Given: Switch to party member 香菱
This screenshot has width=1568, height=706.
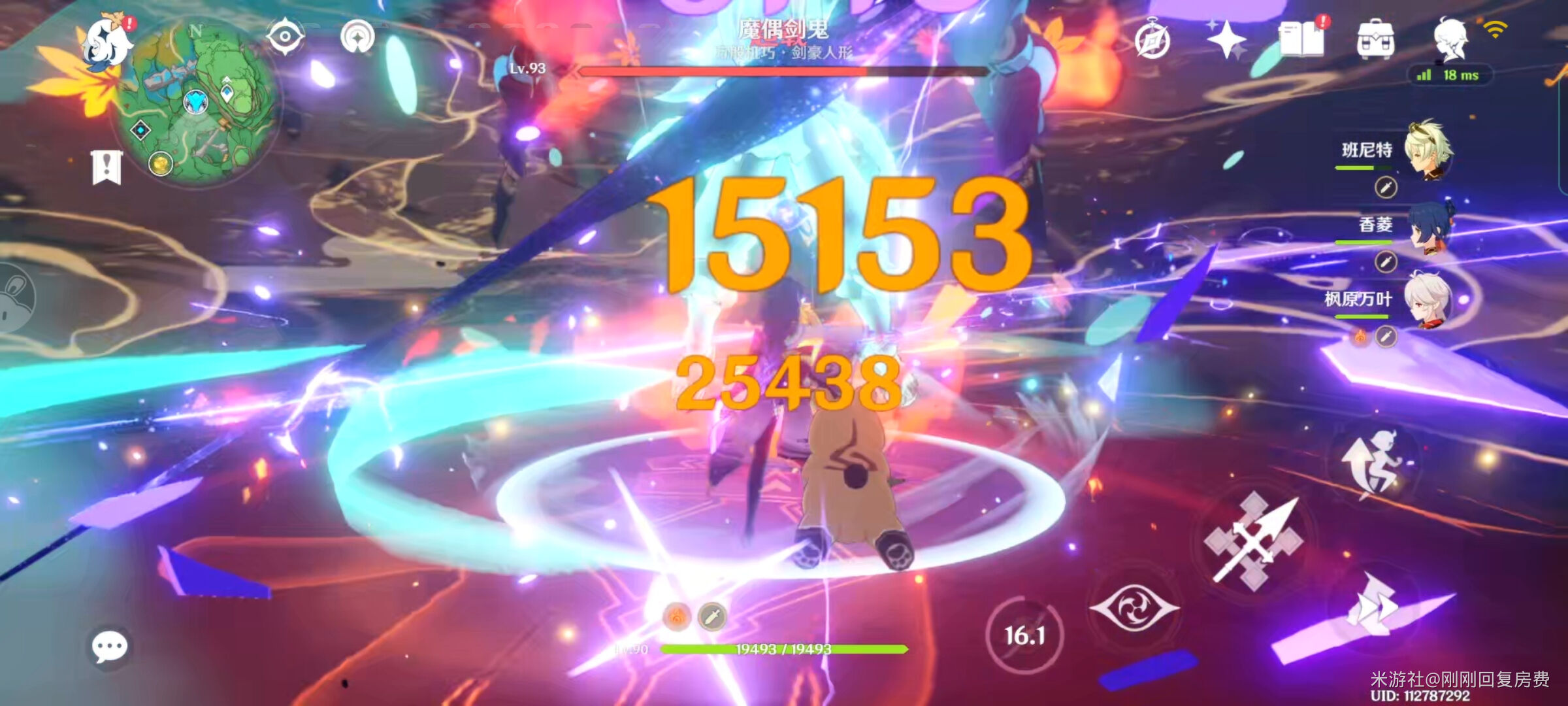Looking at the screenshot, I should click(x=1429, y=226).
